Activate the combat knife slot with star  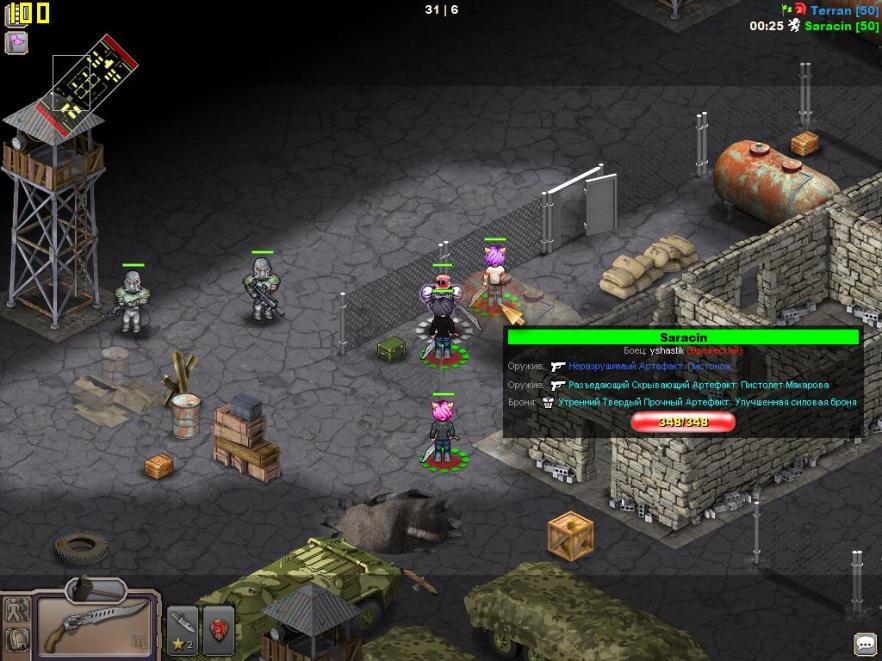181,630
